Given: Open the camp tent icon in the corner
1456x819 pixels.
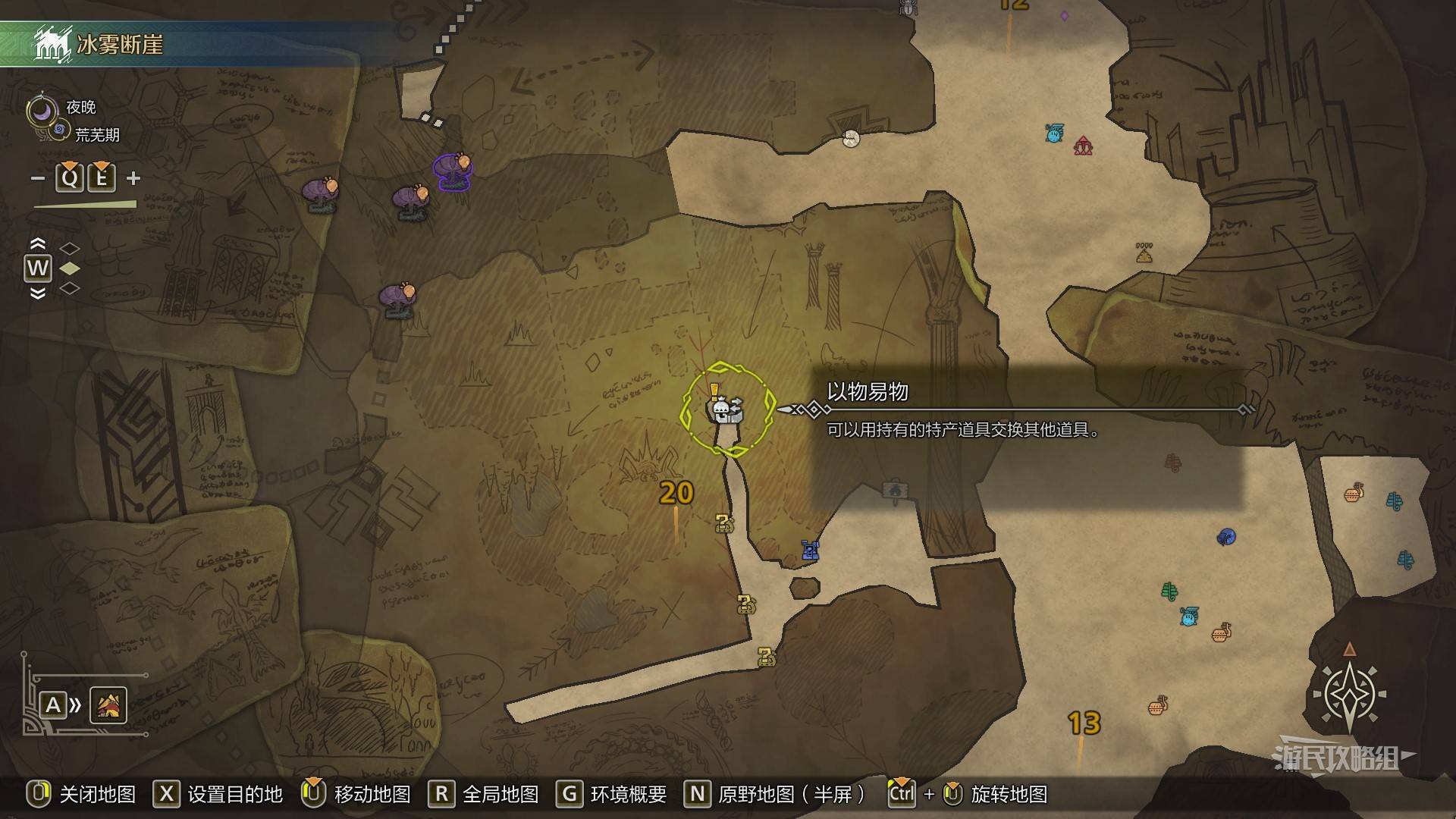Looking at the screenshot, I should 108,705.
